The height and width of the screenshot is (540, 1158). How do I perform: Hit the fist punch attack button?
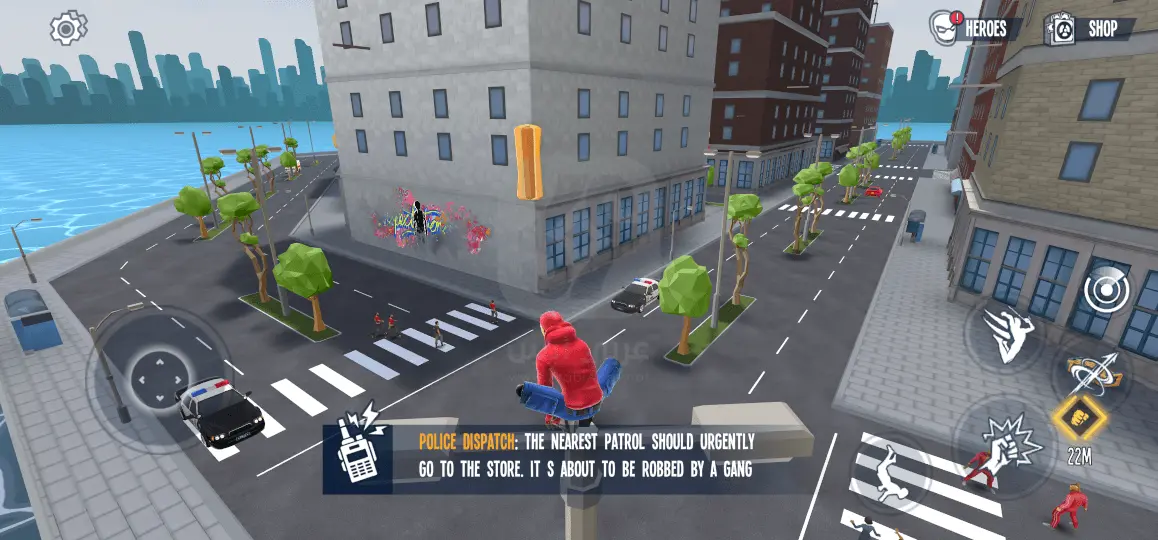(x=995, y=440)
